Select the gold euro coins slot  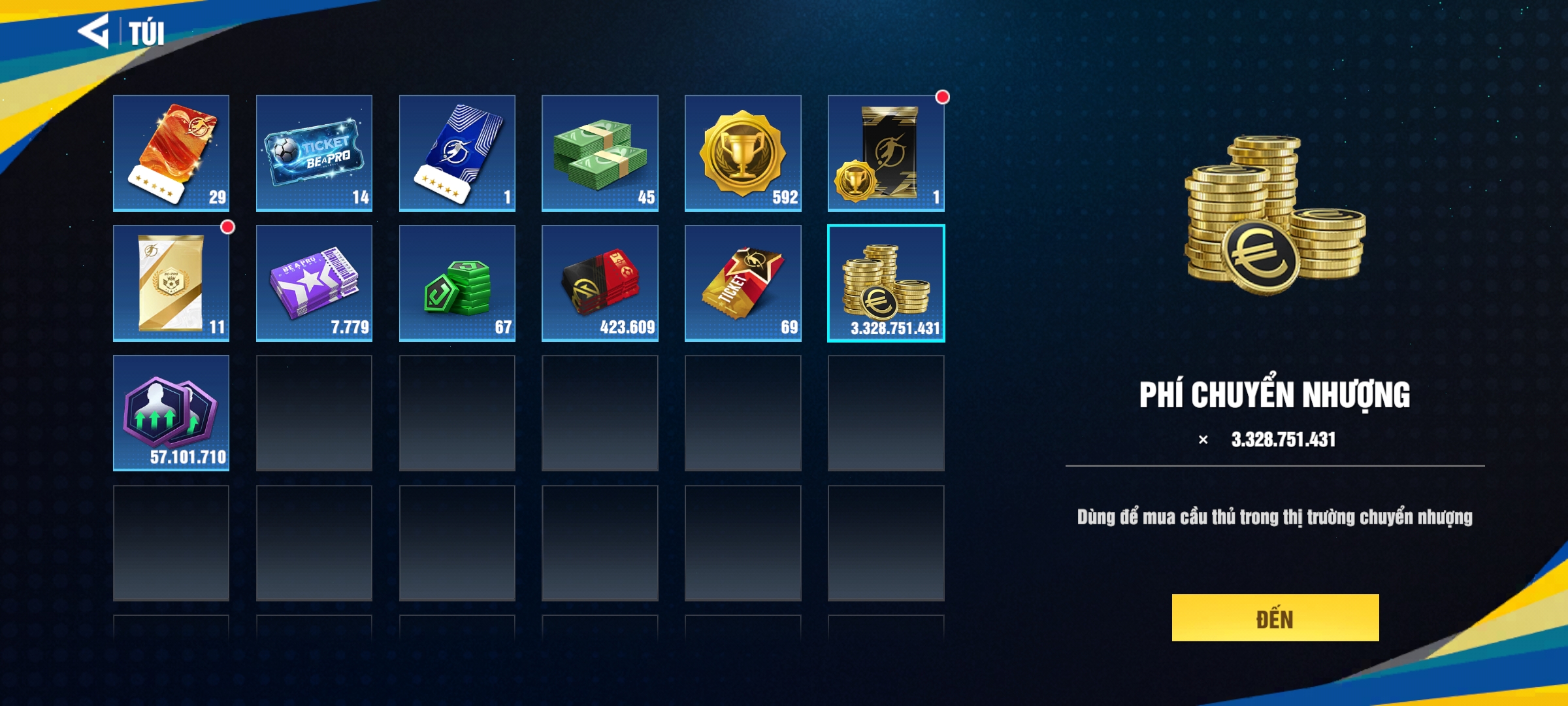pos(886,283)
